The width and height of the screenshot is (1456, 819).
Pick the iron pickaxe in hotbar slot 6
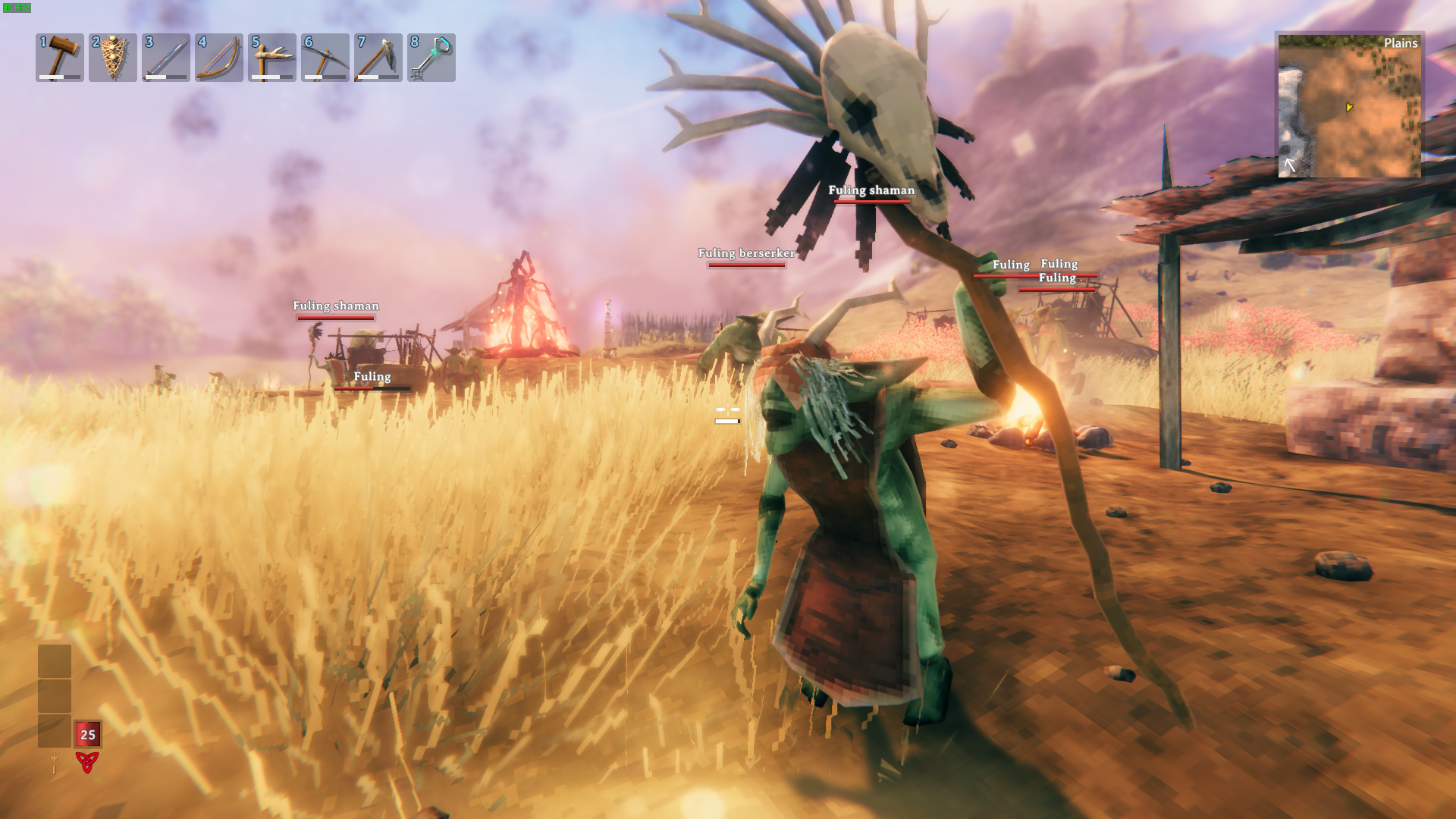click(325, 58)
